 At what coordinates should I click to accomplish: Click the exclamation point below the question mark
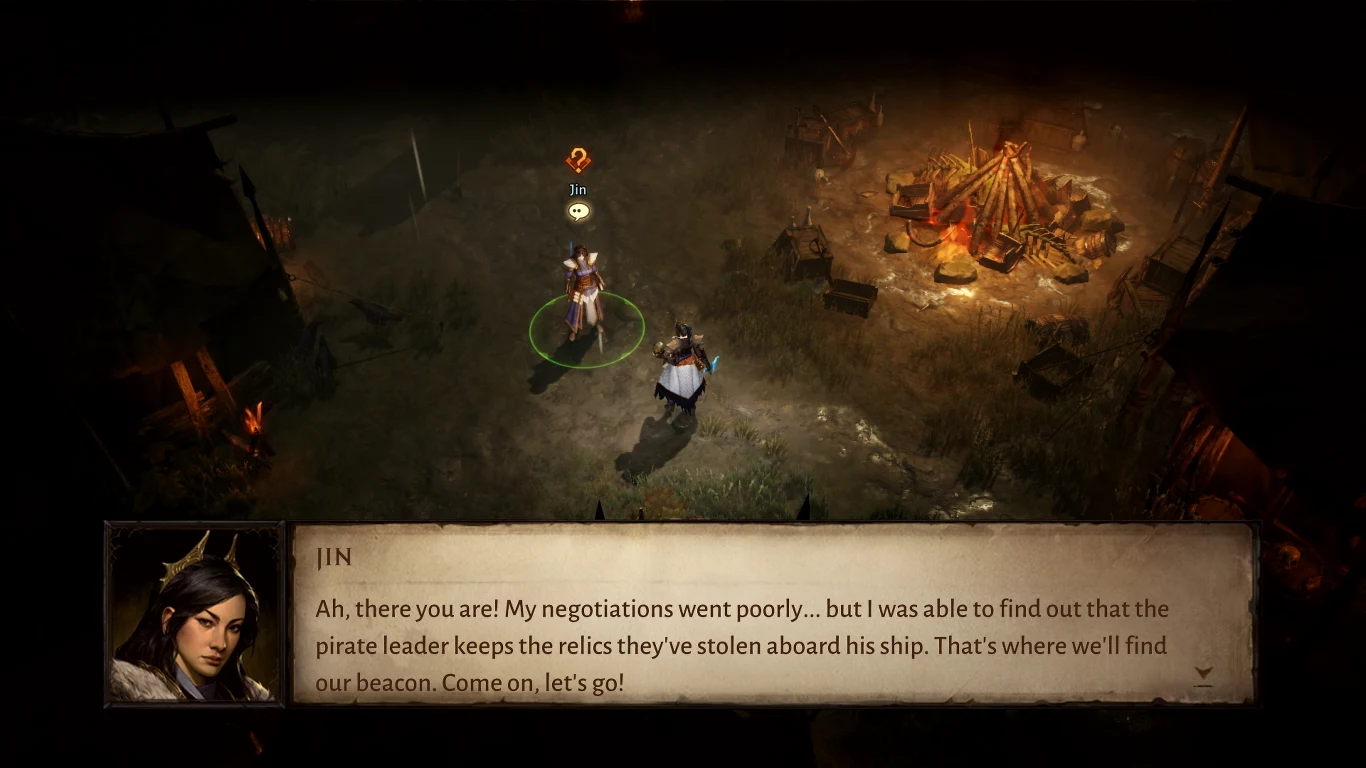[576, 172]
